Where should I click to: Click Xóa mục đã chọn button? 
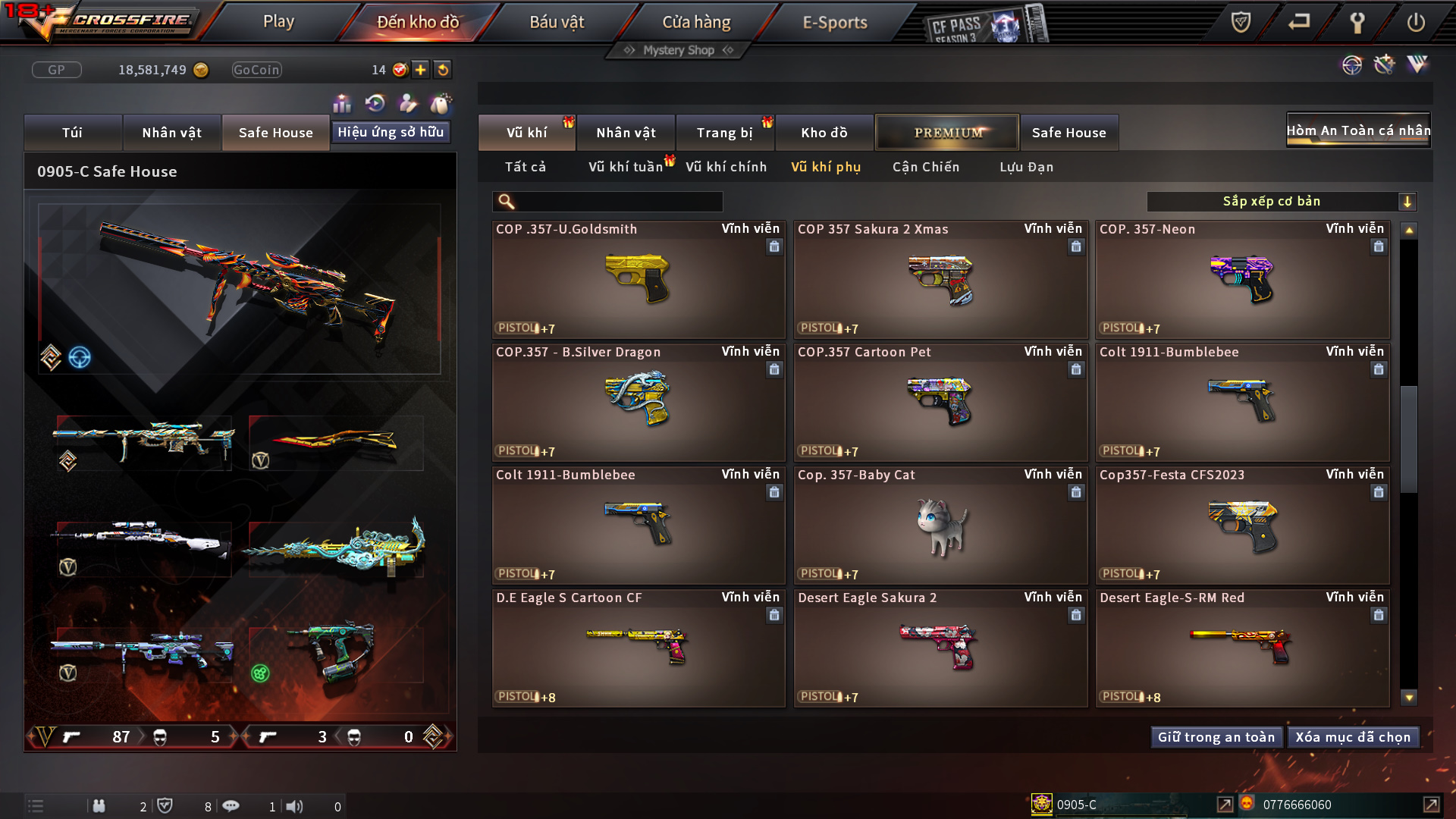[x=1352, y=737]
